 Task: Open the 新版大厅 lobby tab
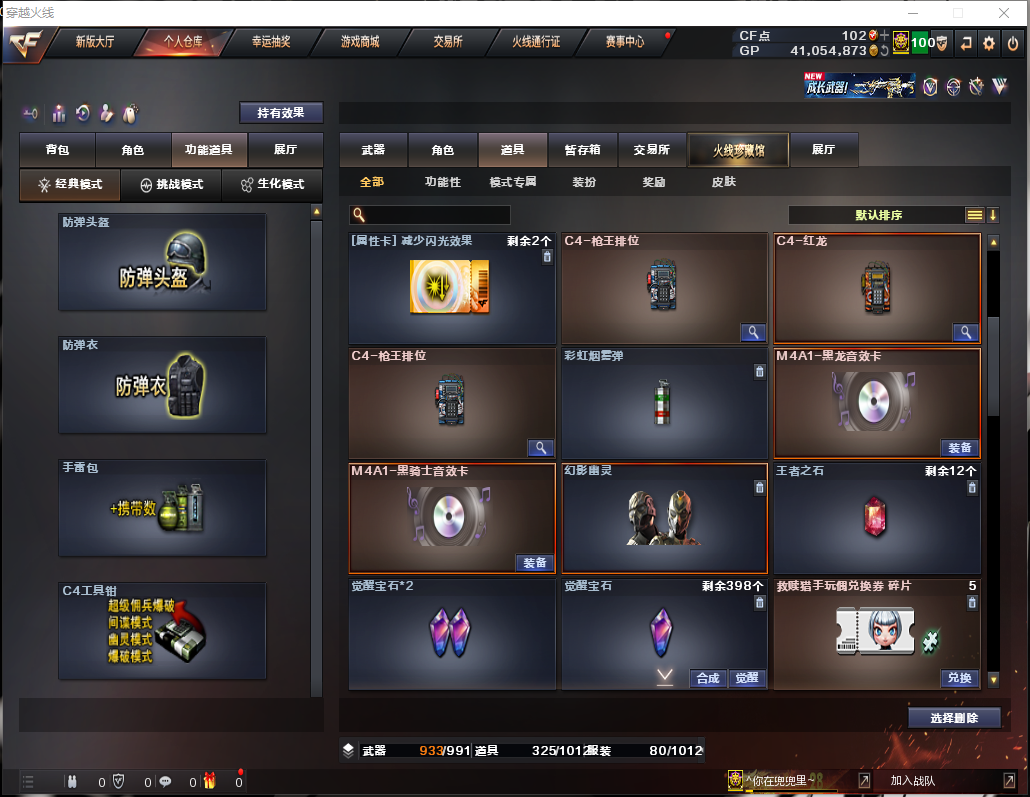(x=95, y=42)
